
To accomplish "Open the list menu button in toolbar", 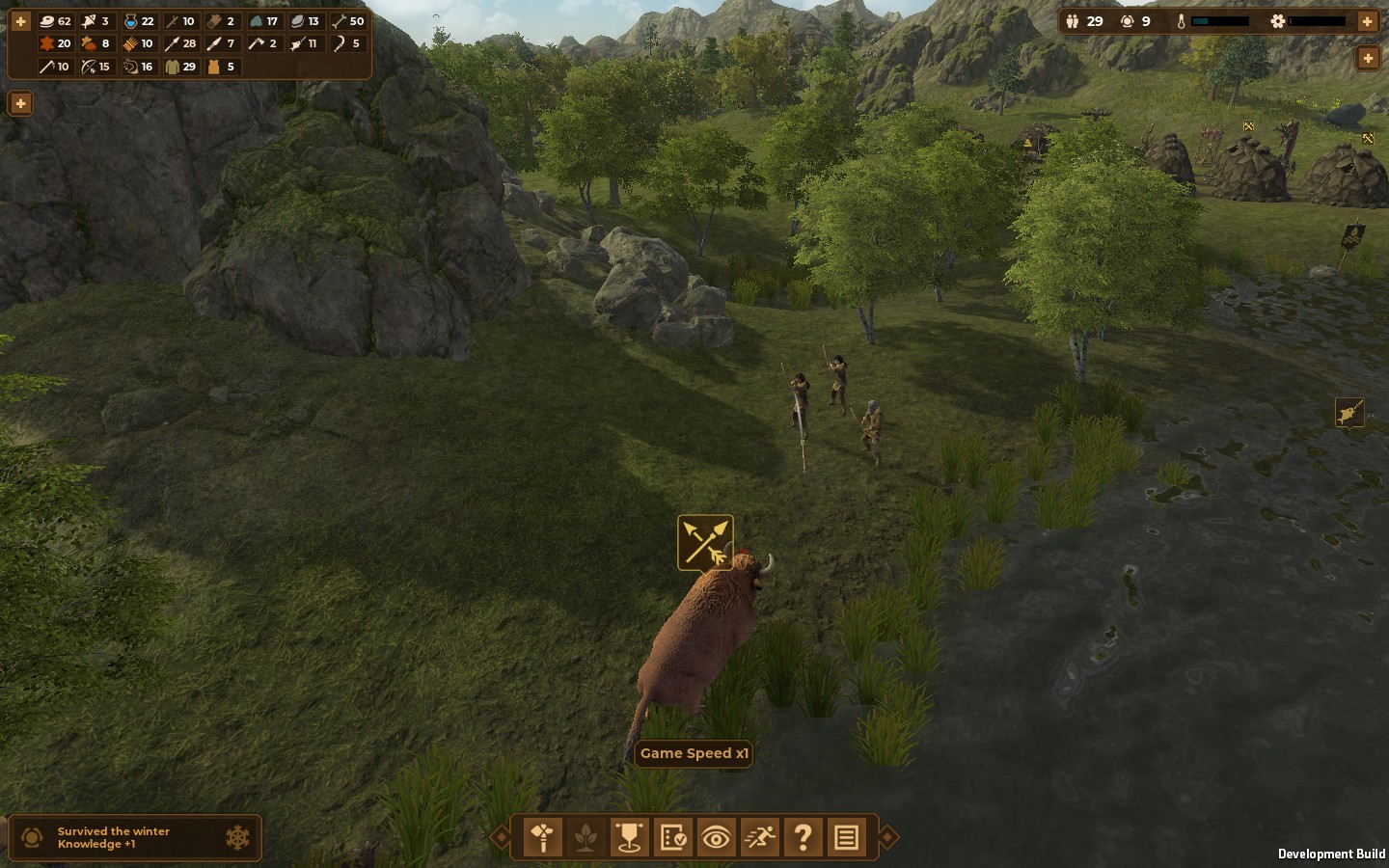I will coord(846,837).
